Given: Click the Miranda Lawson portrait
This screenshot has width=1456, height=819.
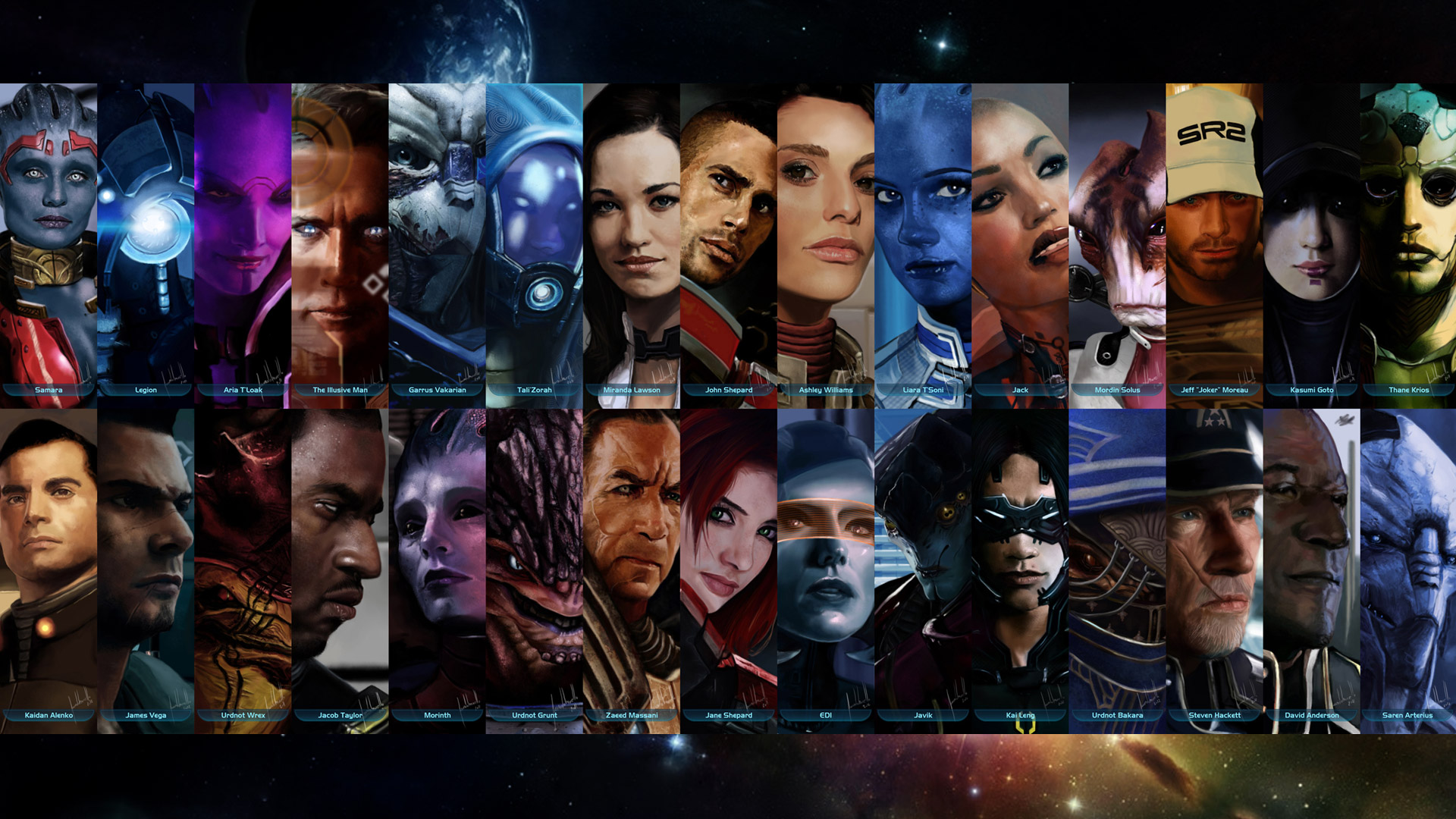Looking at the screenshot, I should (631, 243).
